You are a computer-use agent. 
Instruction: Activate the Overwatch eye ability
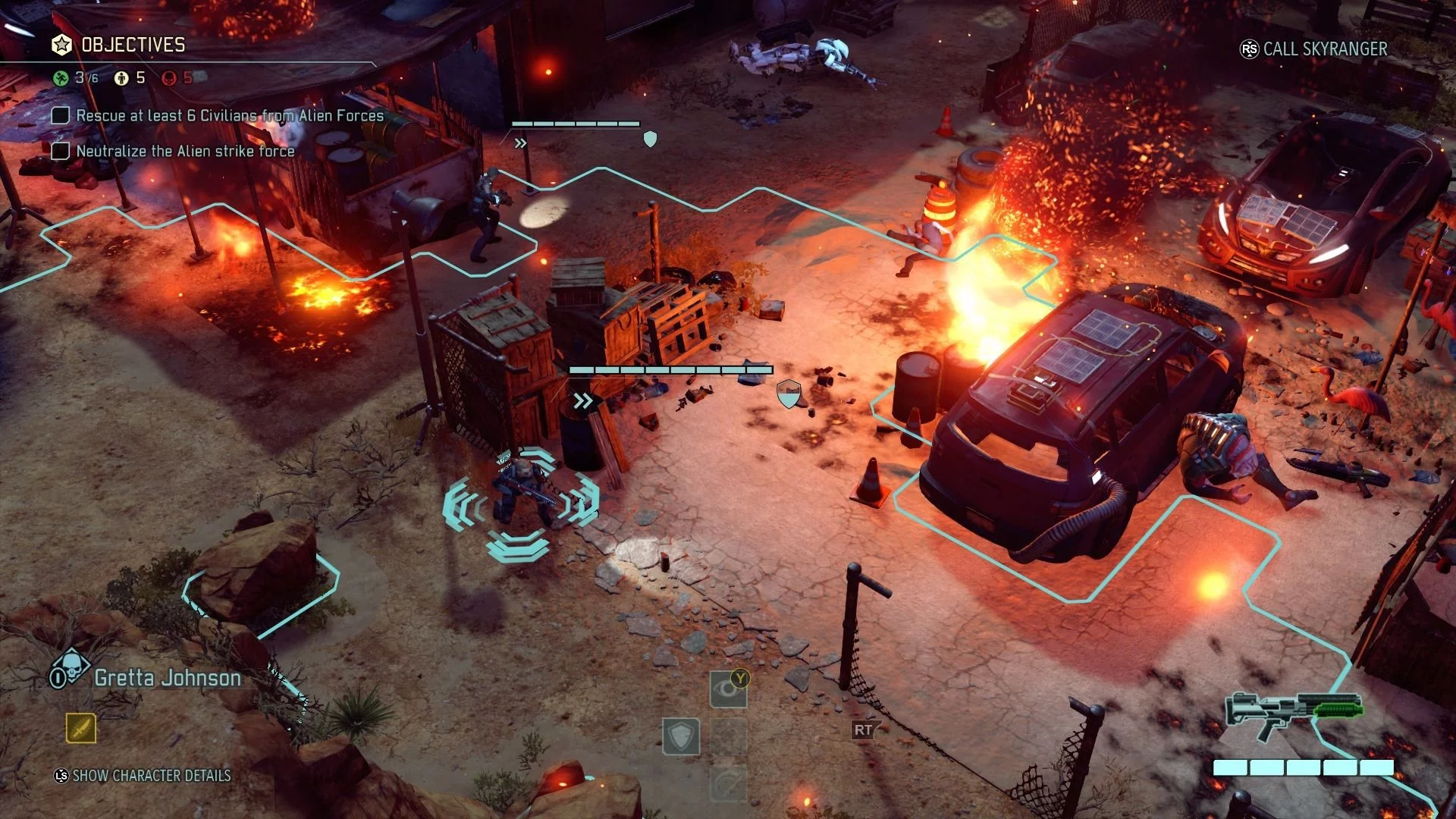tap(727, 689)
